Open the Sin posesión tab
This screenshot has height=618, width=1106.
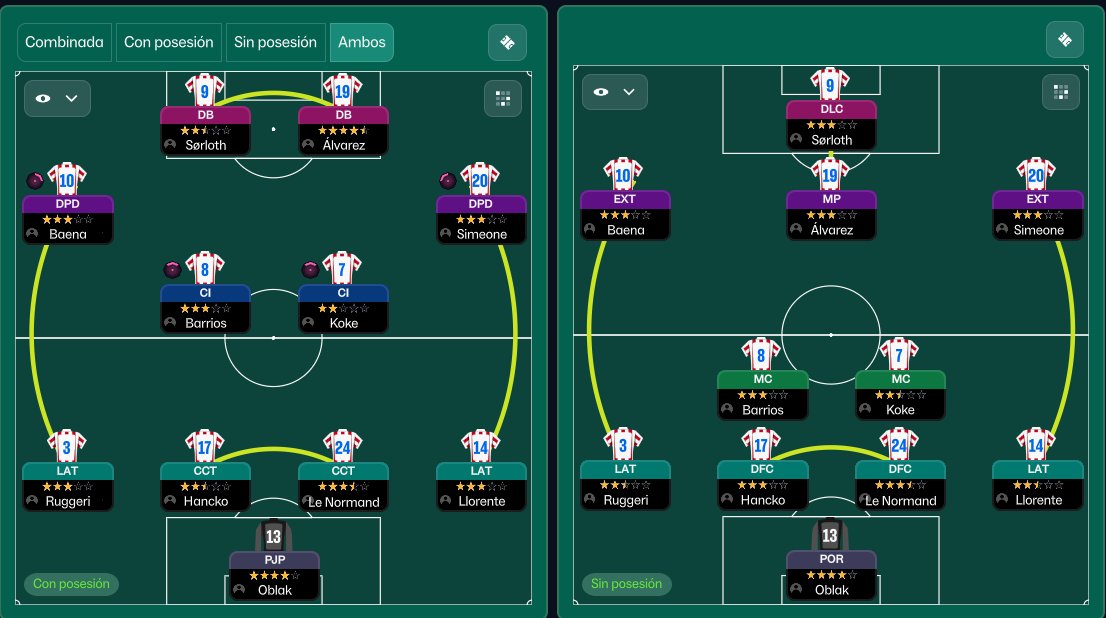[x=276, y=43]
